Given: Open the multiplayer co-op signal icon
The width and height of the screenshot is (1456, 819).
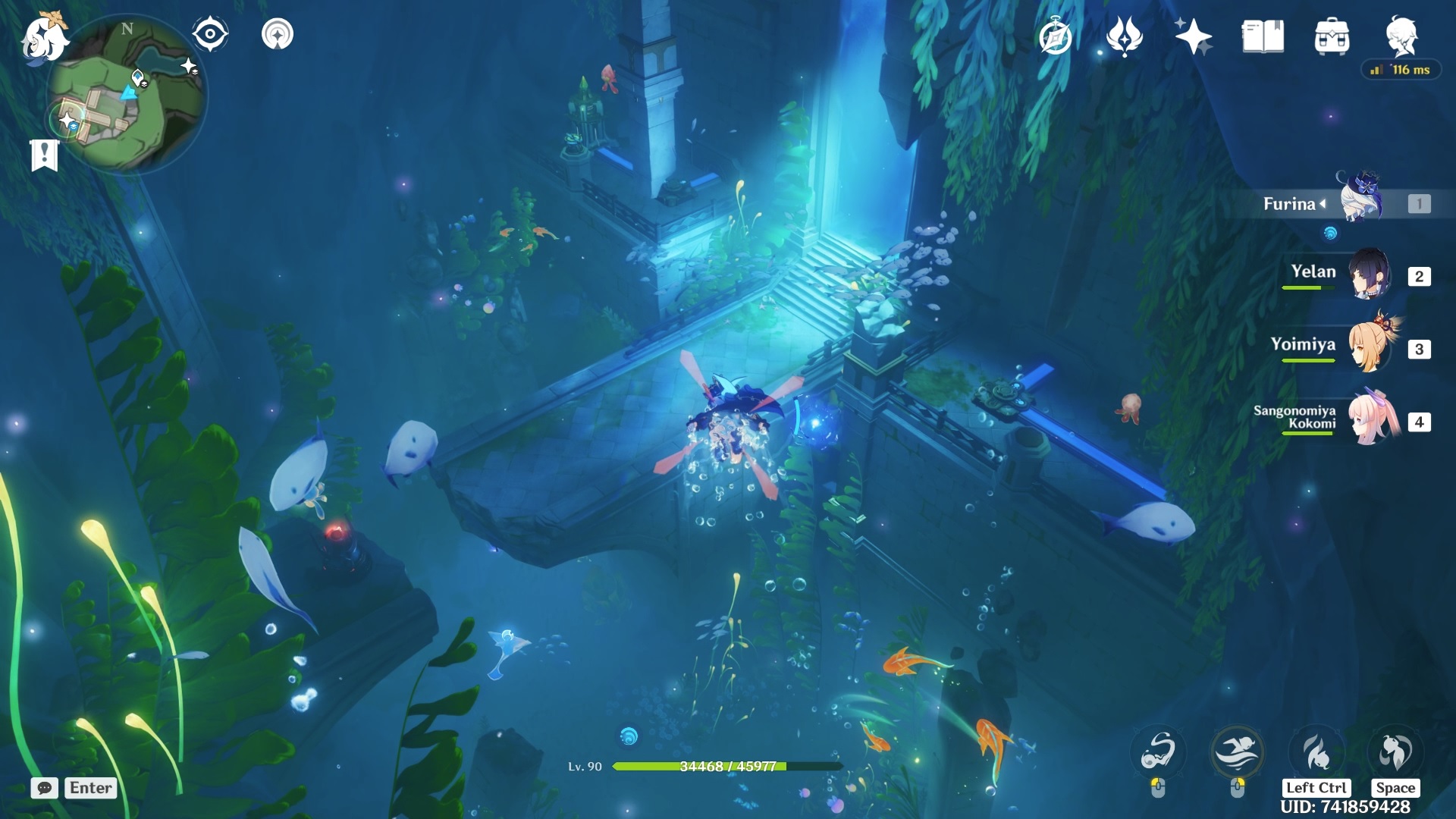Looking at the screenshot, I should 278,34.
